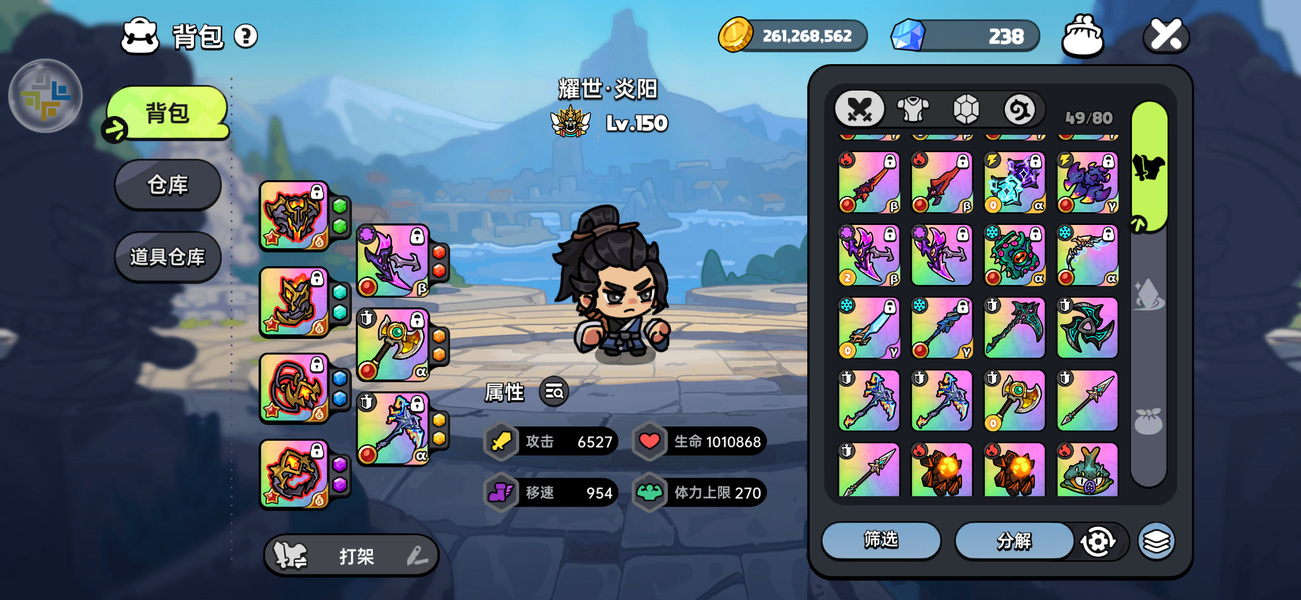
Task: Select the green spiky shield in inventory
Action: [1014, 255]
